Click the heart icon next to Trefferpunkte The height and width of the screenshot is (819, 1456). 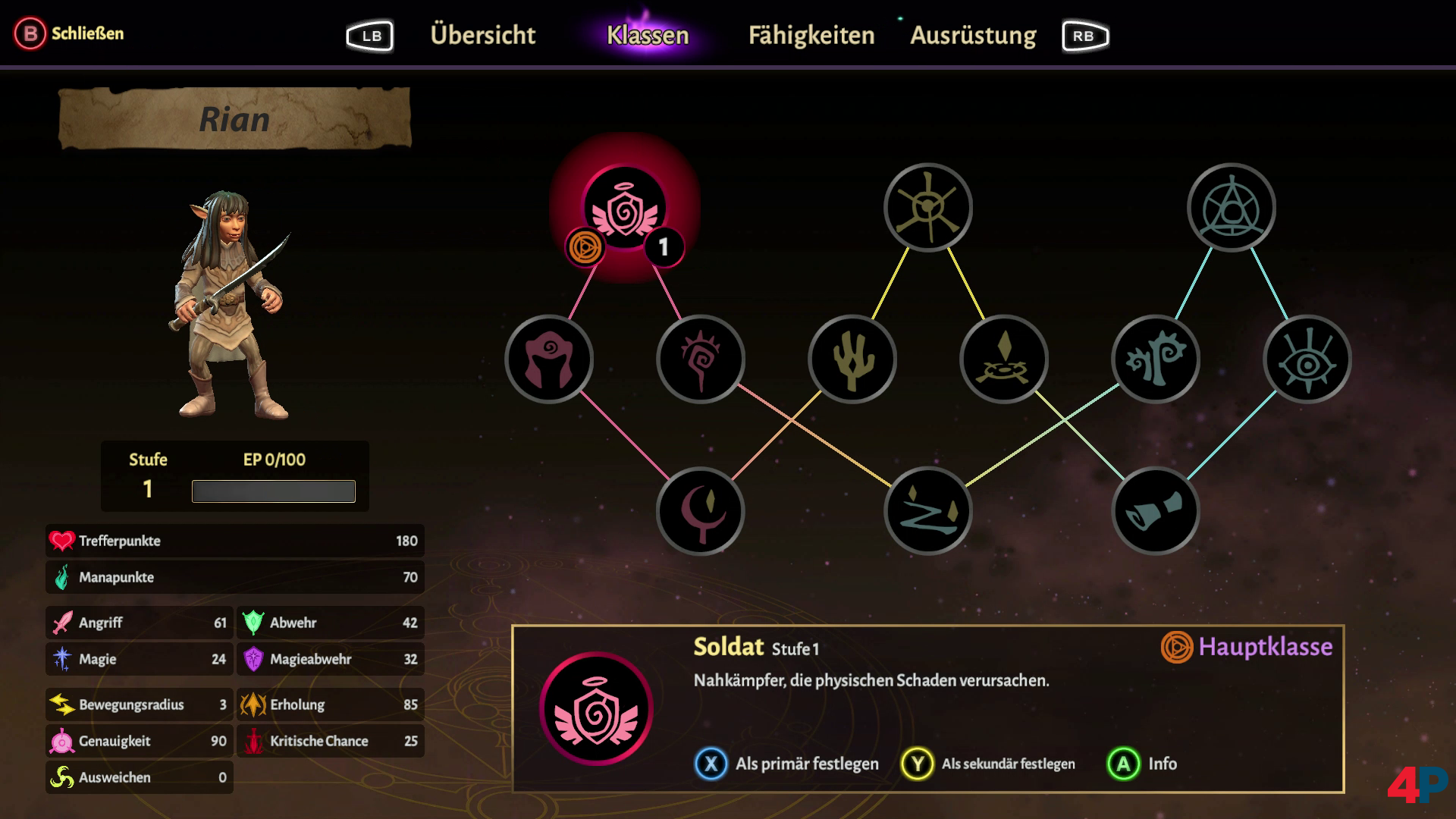[64, 541]
